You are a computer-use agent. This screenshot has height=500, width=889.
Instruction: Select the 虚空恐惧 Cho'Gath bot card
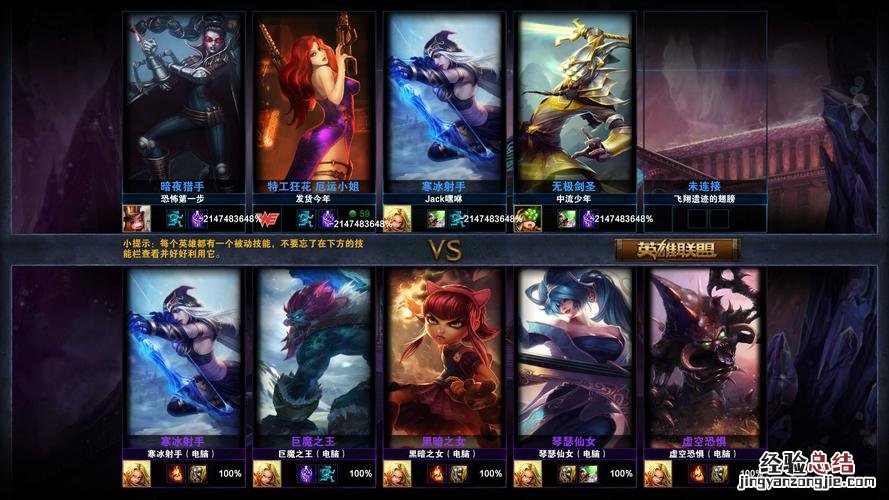pos(704,350)
